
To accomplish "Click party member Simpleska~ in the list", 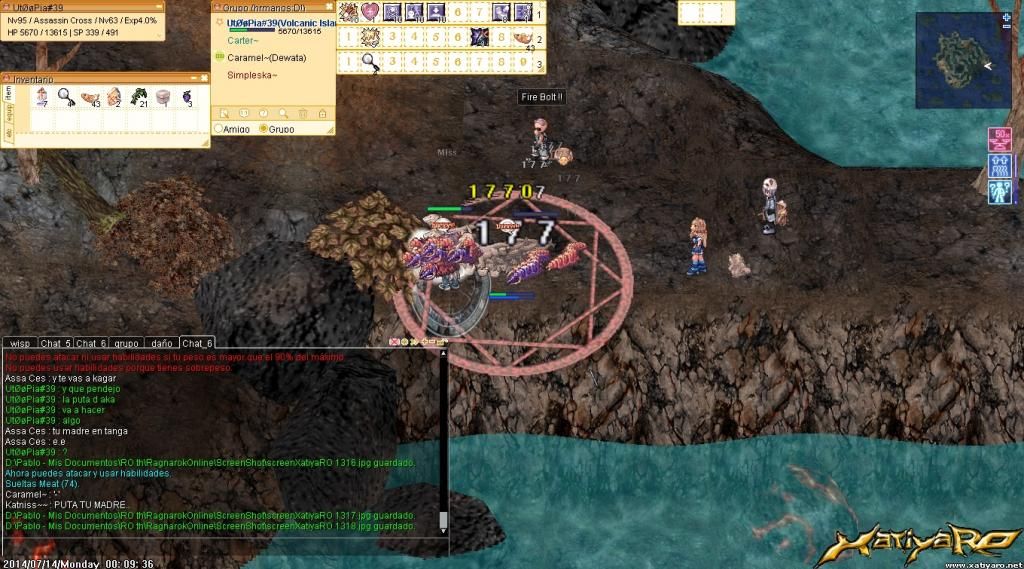I will (x=252, y=75).
